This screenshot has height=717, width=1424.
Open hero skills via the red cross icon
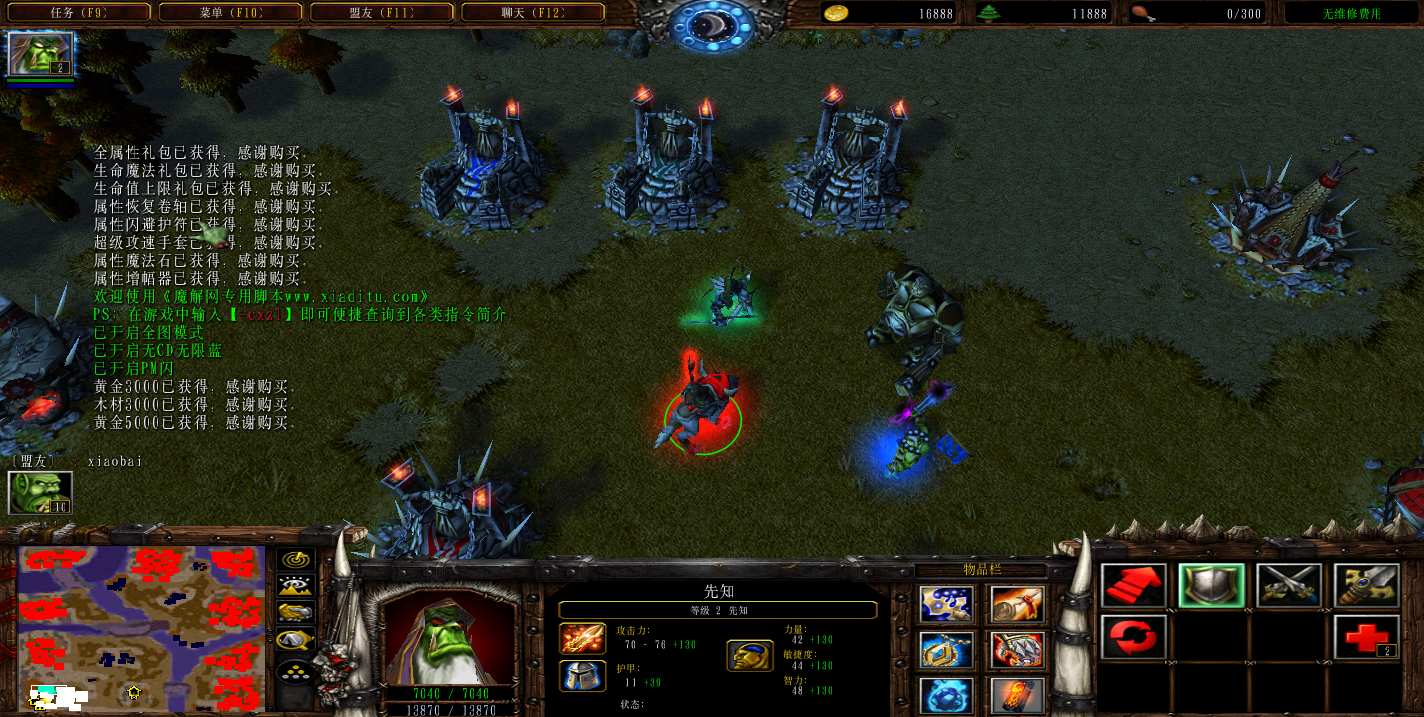(1366, 637)
